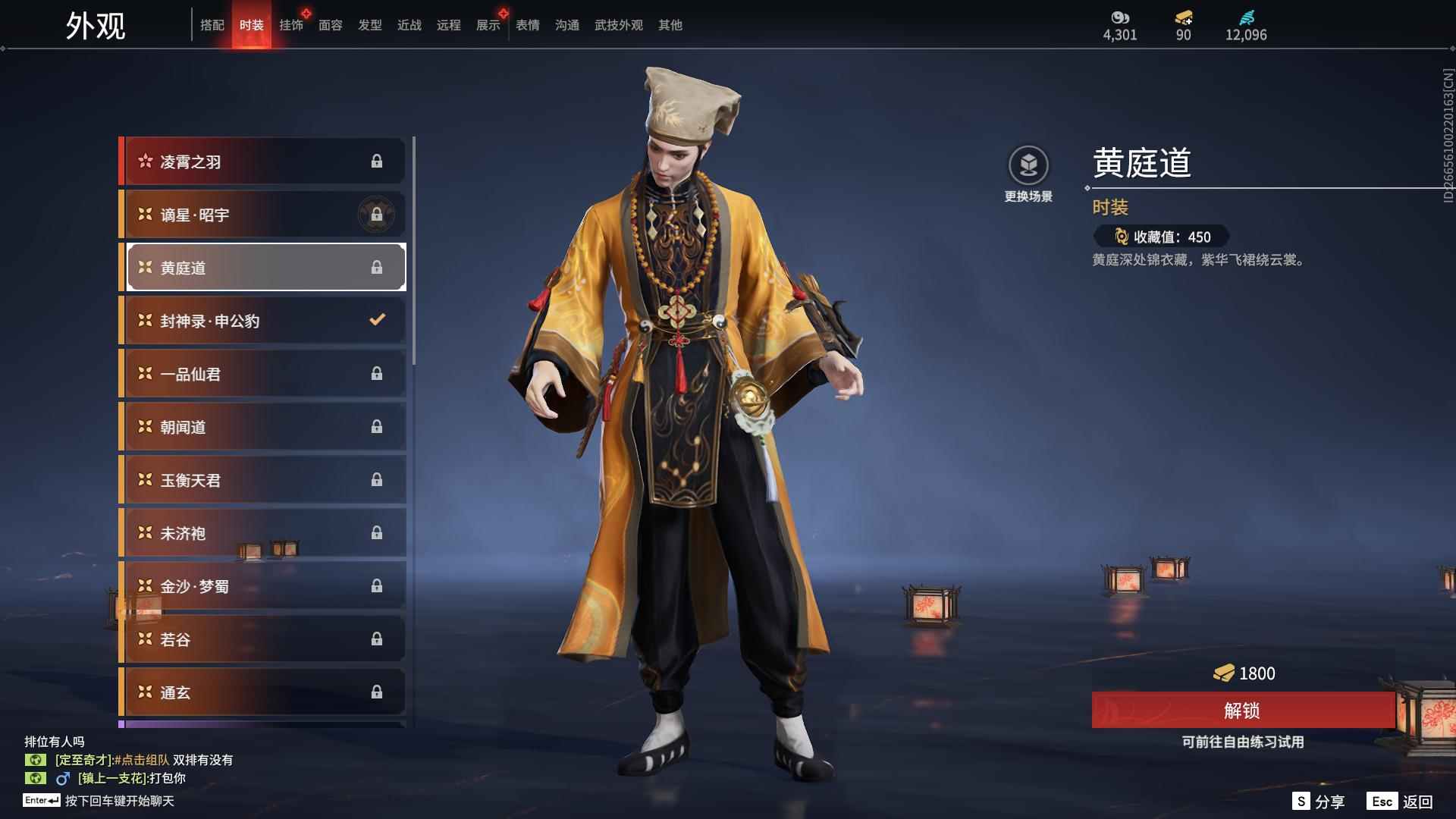Click the lock icon on 凌霄之羽
Image resolution: width=1456 pixels, height=819 pixels.
tap(377, 162)
